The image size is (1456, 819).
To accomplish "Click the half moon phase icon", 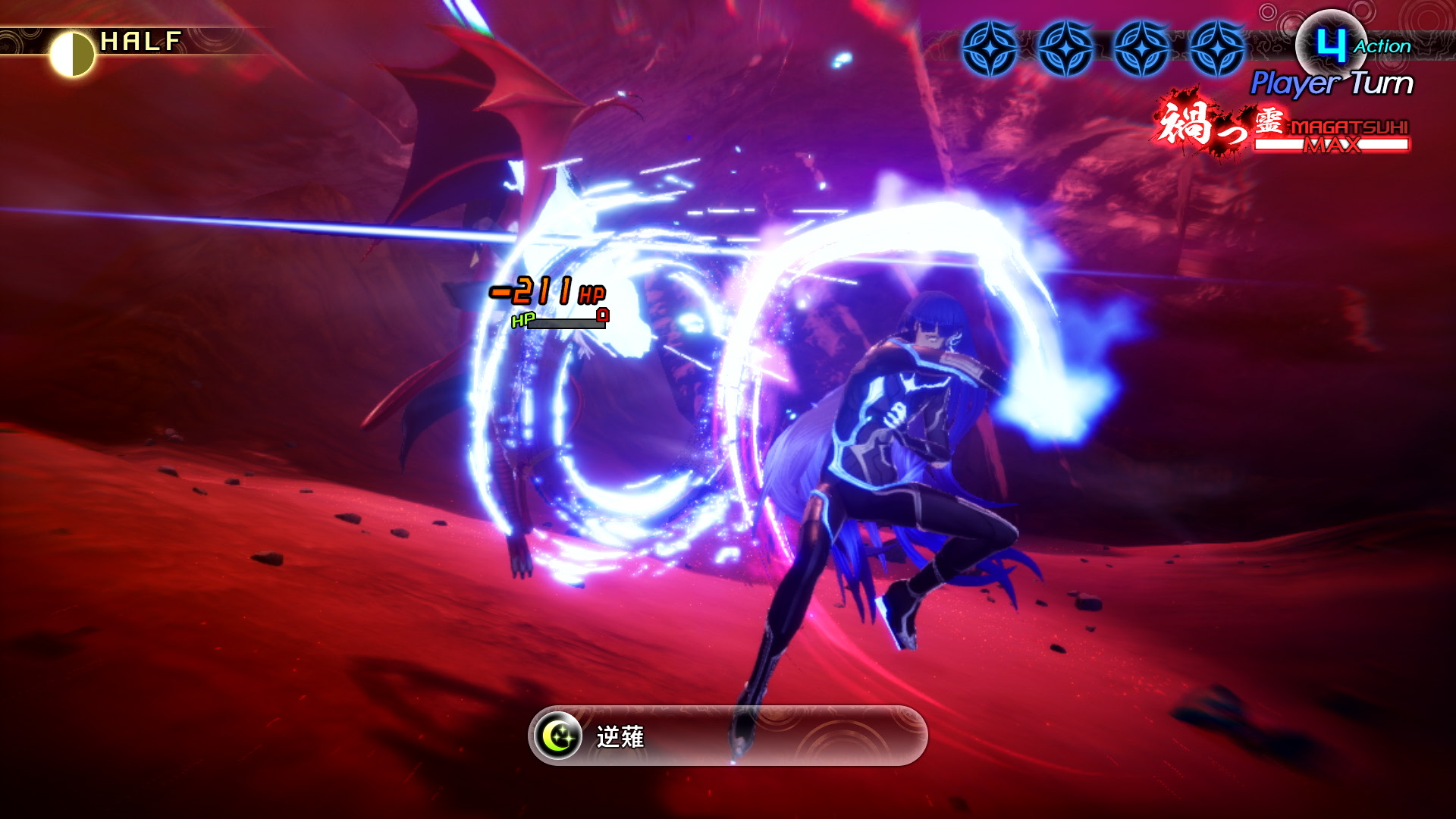I will (x=72, y=53).
